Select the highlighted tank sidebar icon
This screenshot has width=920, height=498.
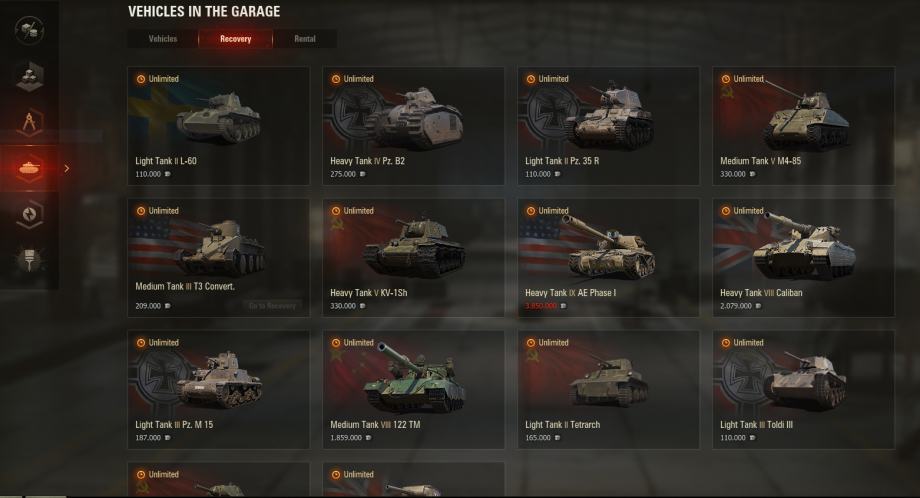[29, 168]
